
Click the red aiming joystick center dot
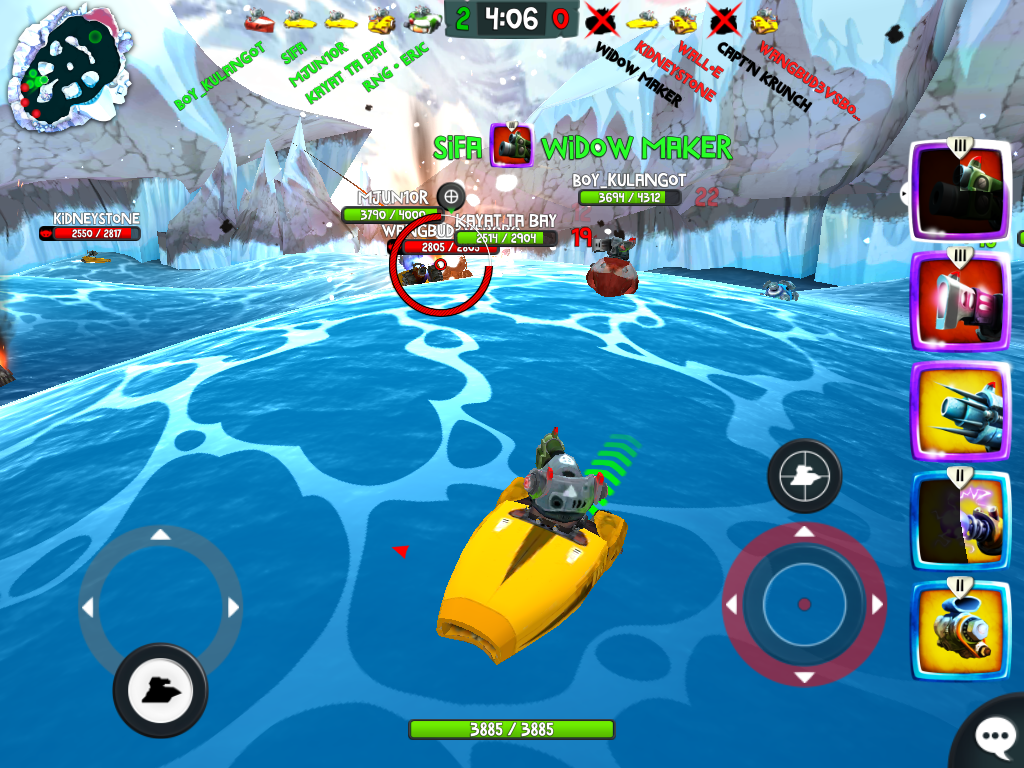coord(803,604)
